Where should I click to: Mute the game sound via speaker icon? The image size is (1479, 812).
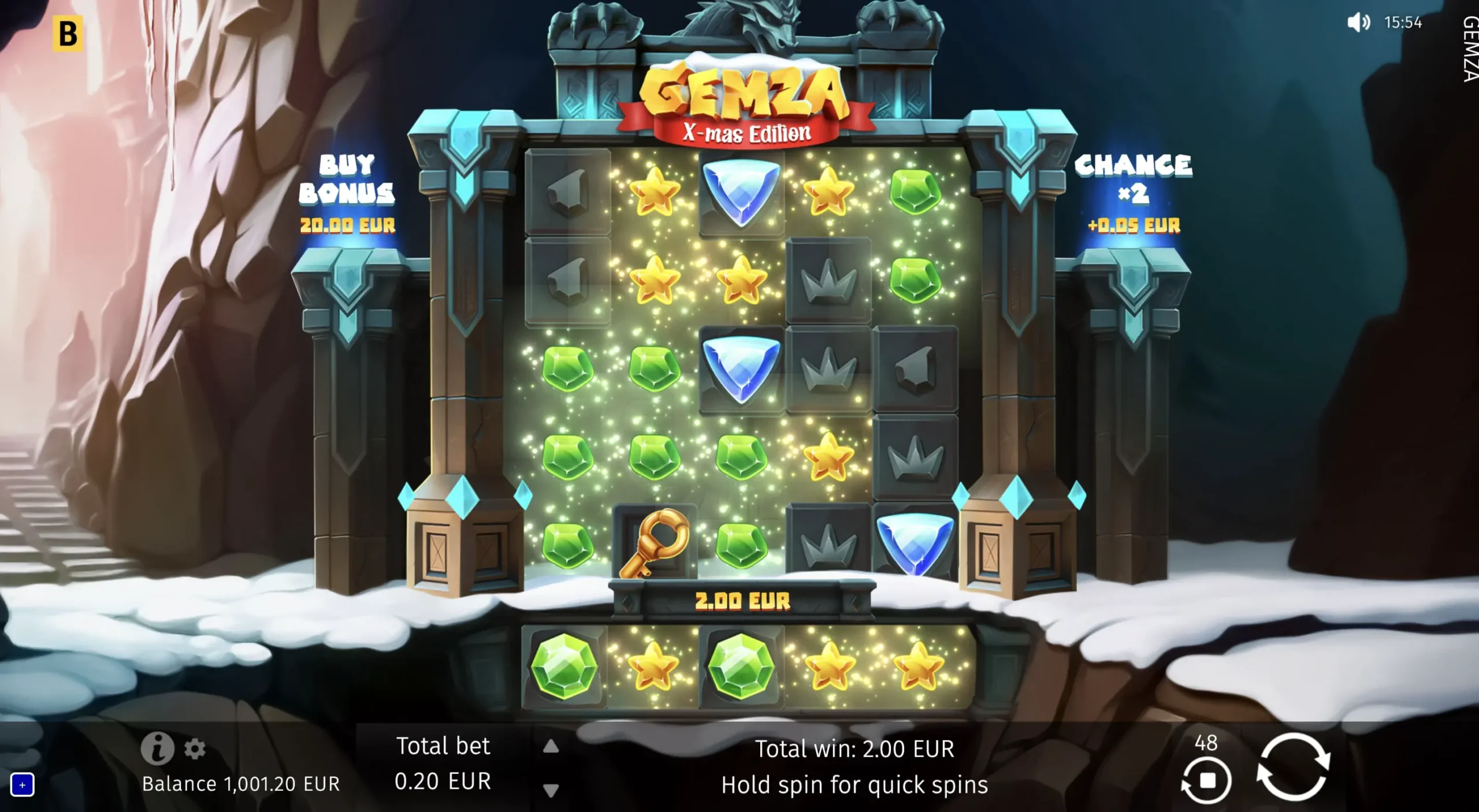[1361, 23]
